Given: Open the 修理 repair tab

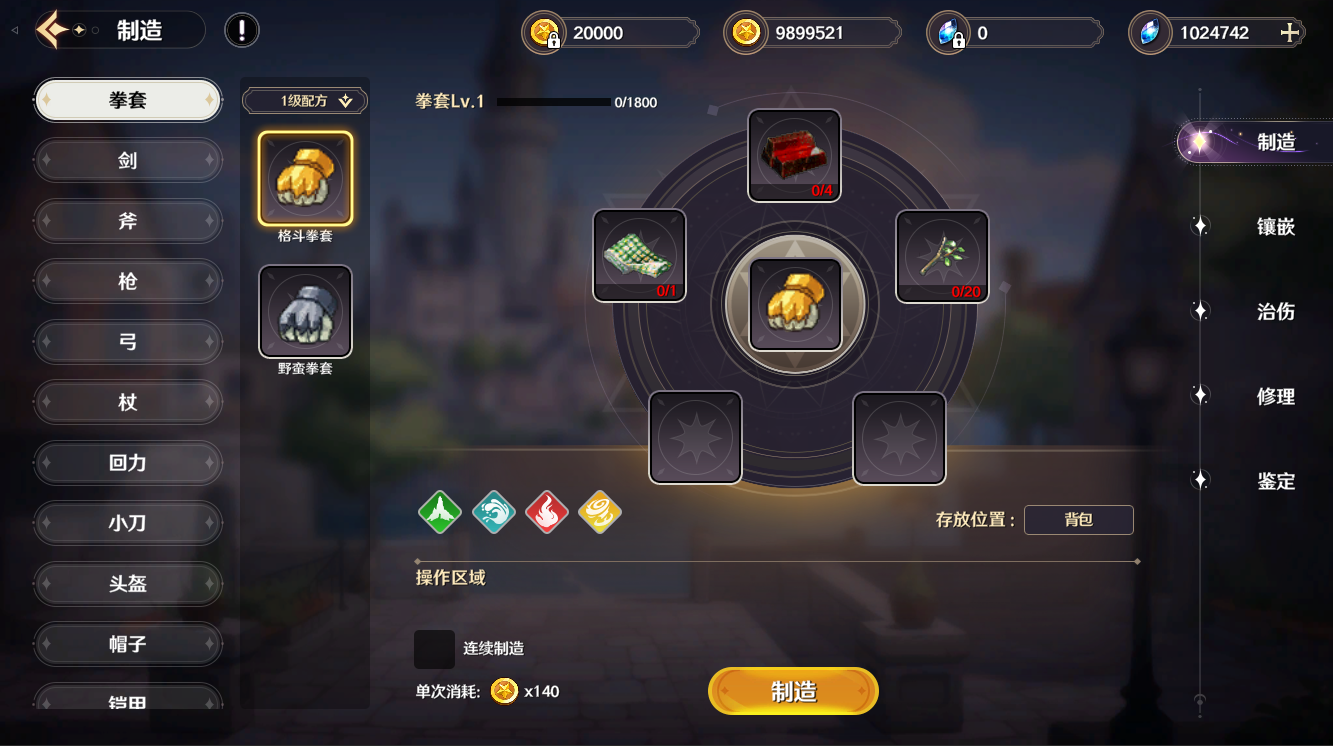Looking at the screenshot, I should point(1275,397).
